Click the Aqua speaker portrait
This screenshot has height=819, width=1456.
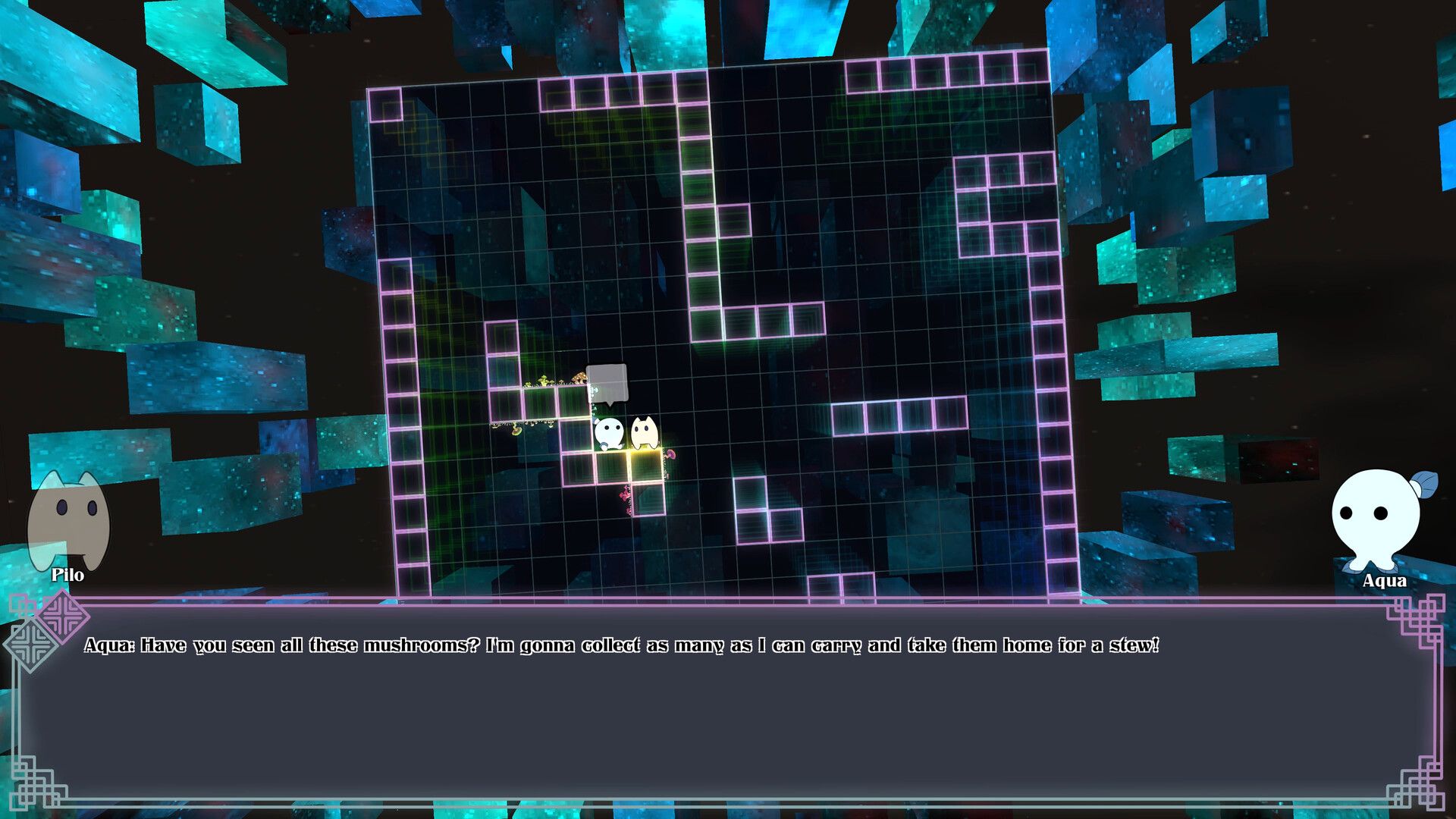[x=1377, y=519]
